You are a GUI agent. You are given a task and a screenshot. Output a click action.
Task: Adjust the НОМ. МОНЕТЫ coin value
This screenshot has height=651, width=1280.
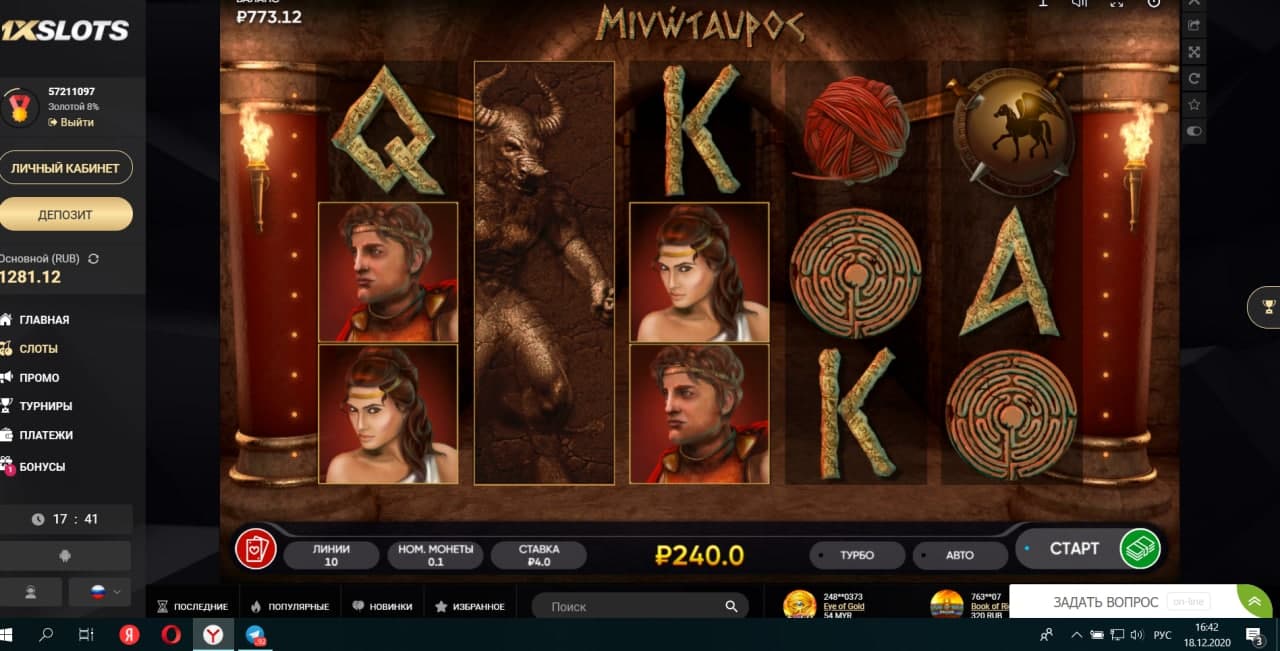coord(435,555)
